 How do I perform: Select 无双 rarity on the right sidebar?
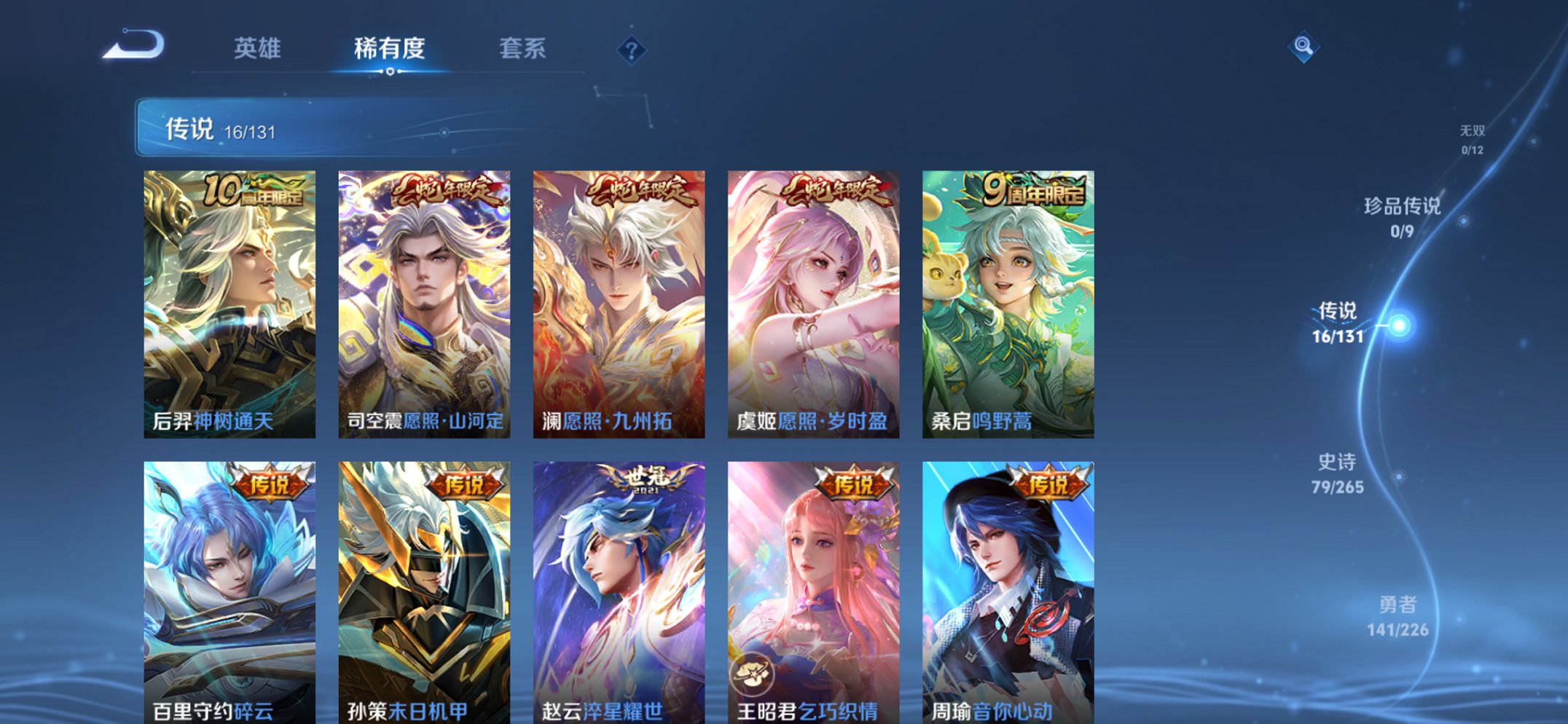coord(1472,138)
